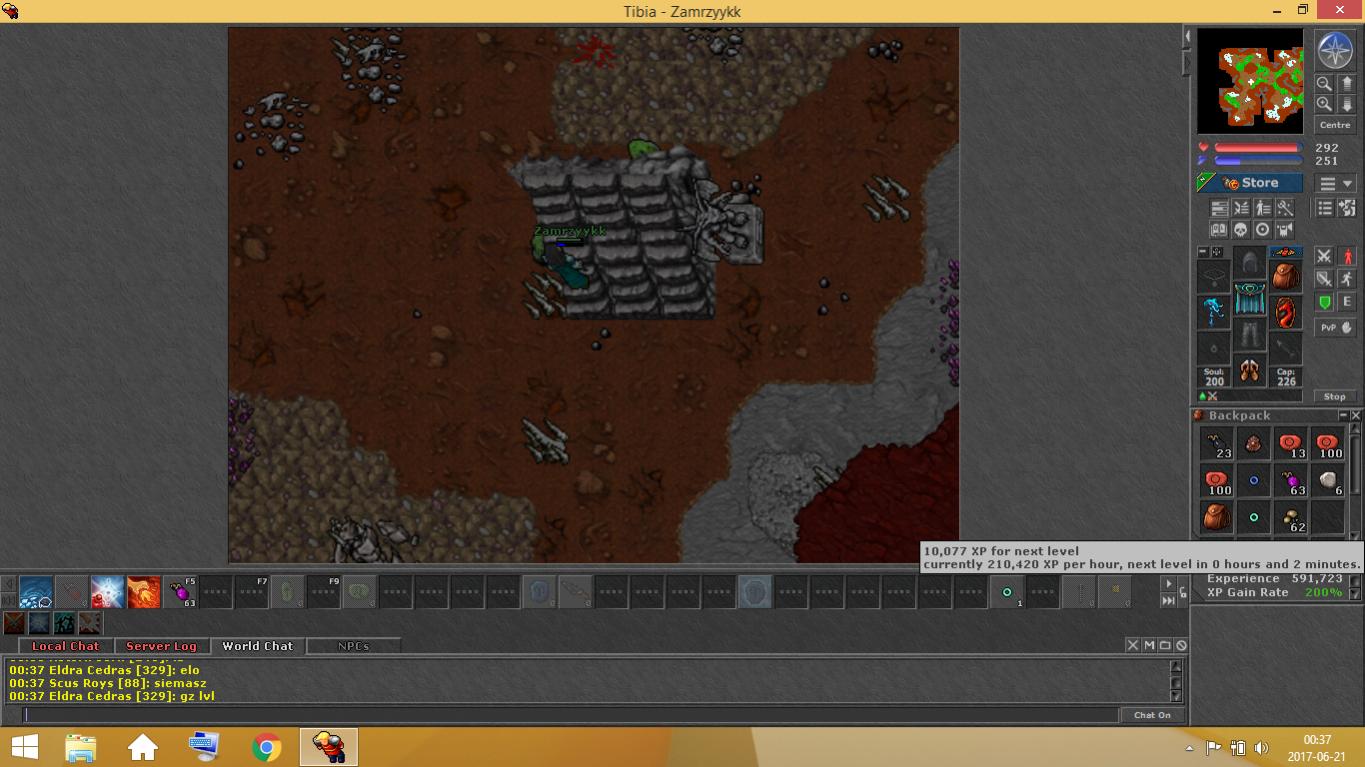Switch to the Local Chat tab
This screenshot has height=767, width=1365.
pos(66,646)
